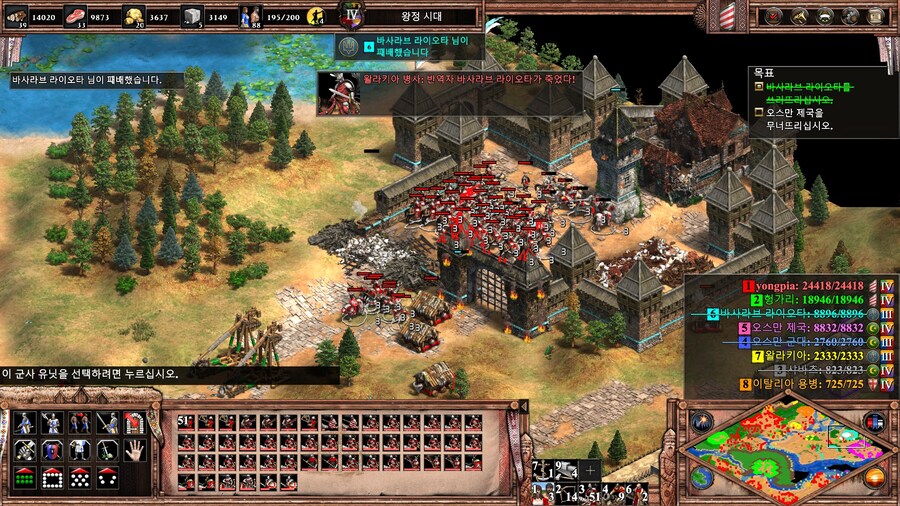Choose the hollow box formation
The image size is (900, 506).
pyautogui.click(x=52, y=477)
